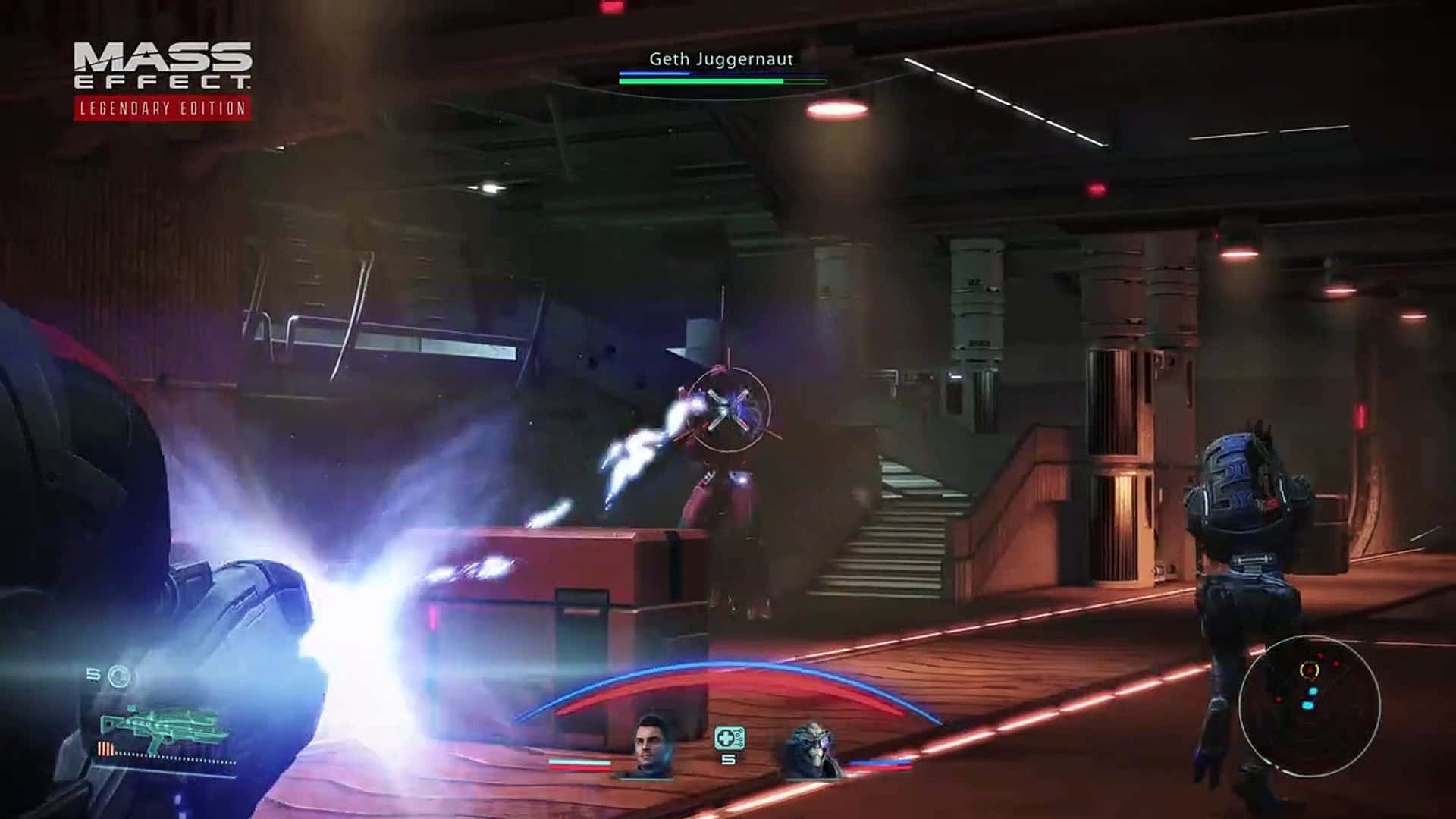Select Garrus's squad portrait
This screenshot has width=1456, height=819.
point(813,750)
